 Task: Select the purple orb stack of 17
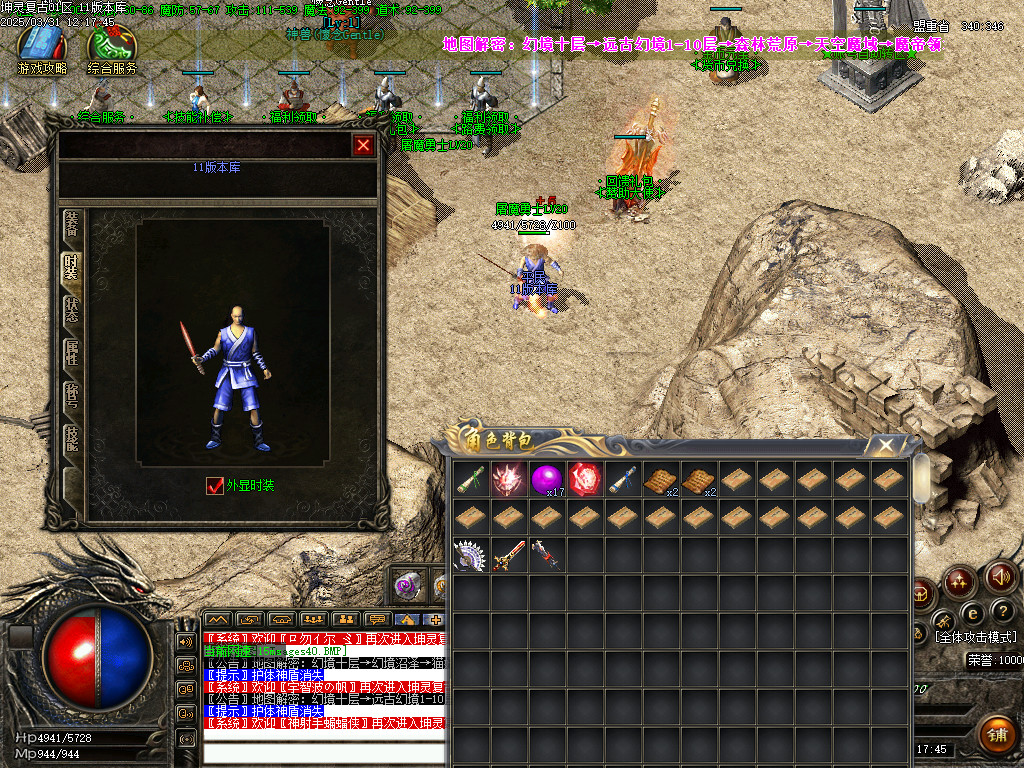point(547,479)
